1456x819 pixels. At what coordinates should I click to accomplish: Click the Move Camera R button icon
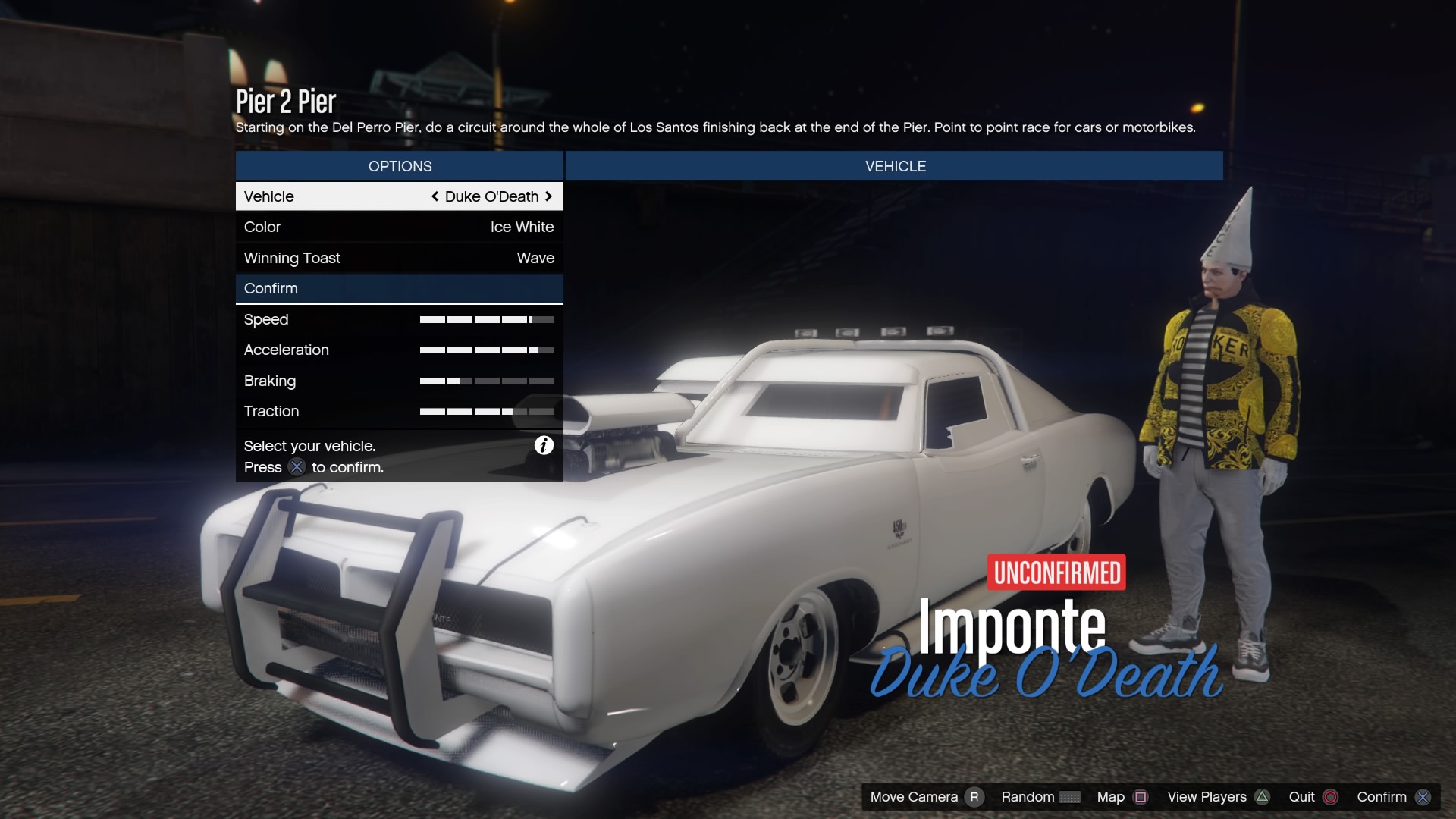(974, 797)
